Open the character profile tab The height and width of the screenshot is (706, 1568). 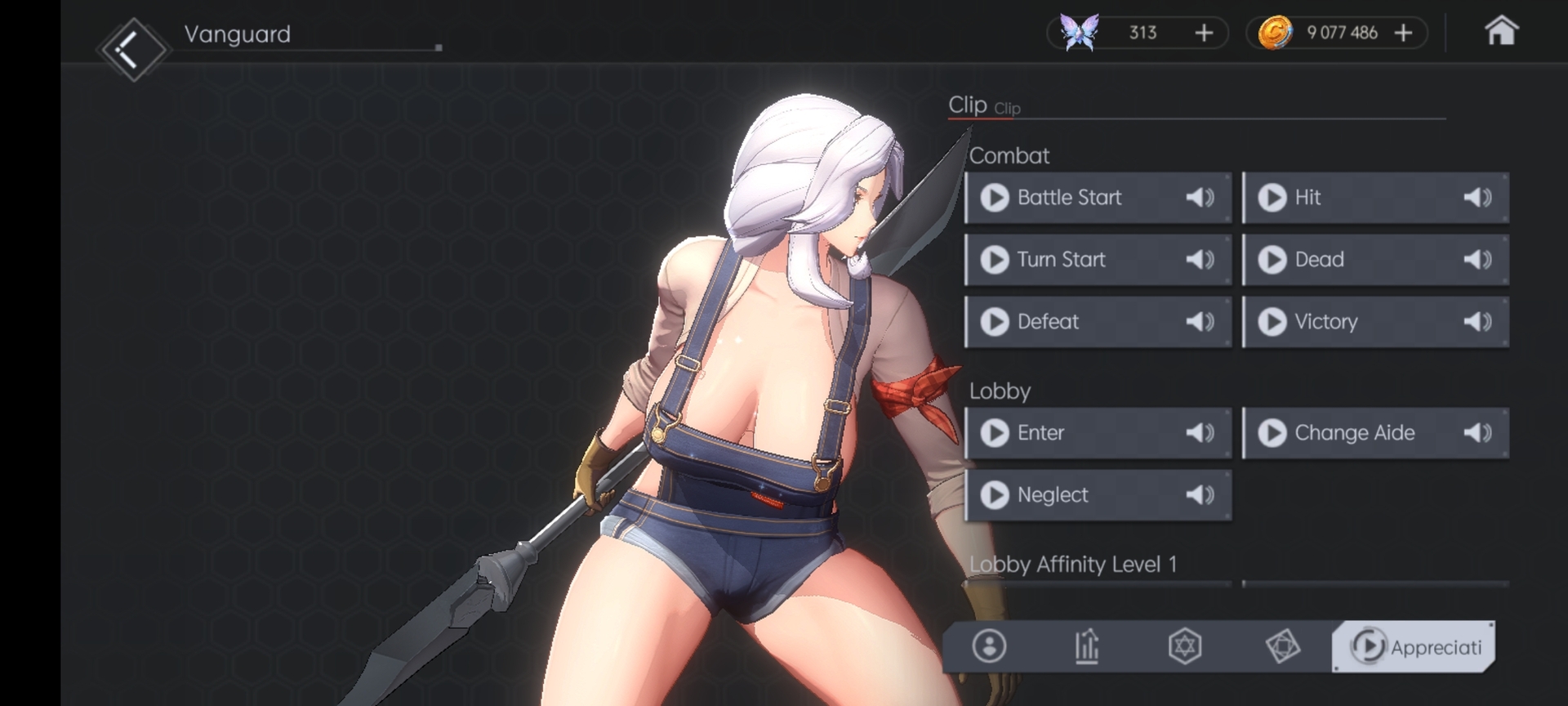point(989,646)
